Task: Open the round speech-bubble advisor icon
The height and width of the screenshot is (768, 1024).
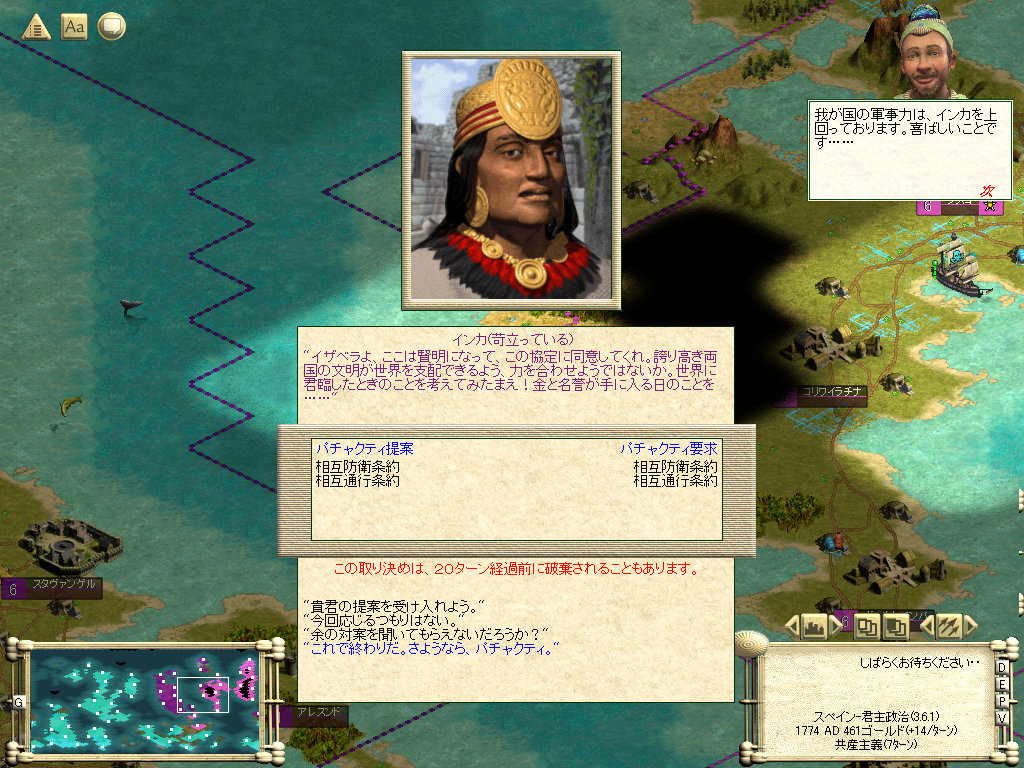Action: pyautogui.click(x=111, y=26)
